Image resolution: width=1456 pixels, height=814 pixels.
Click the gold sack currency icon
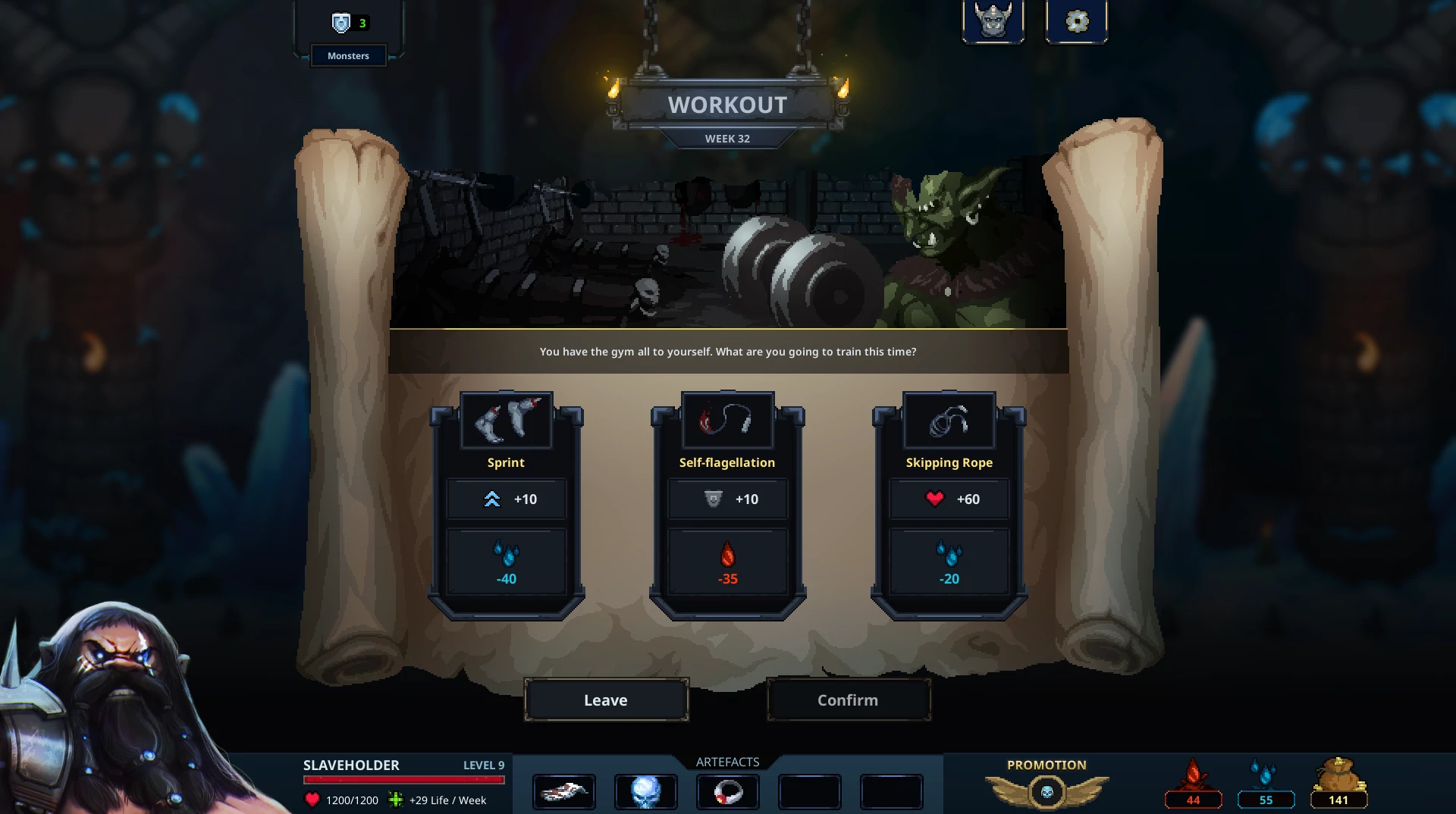(x=1338, y=777)
